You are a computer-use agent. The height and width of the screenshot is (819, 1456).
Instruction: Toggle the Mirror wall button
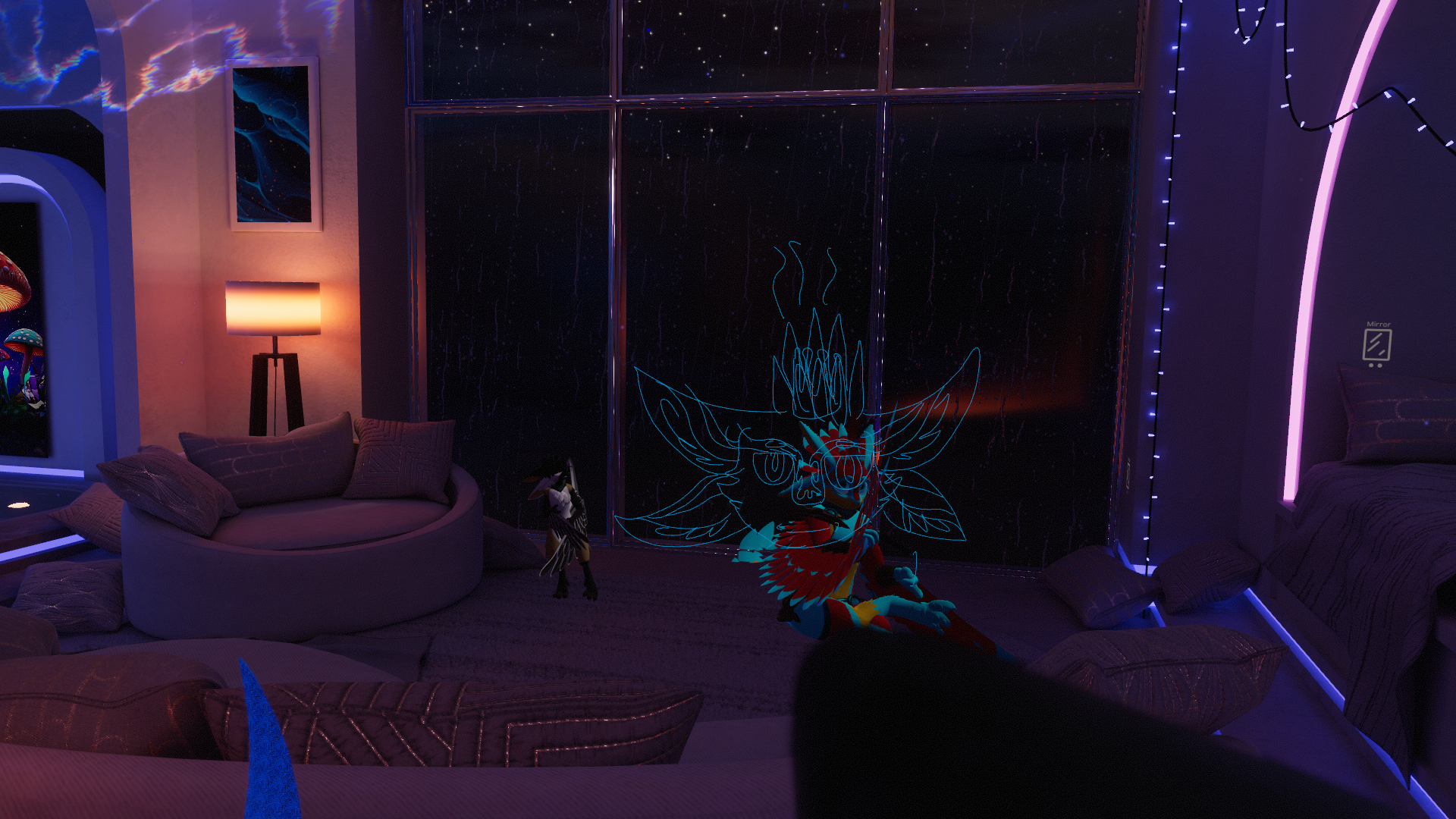(1376, 345)
